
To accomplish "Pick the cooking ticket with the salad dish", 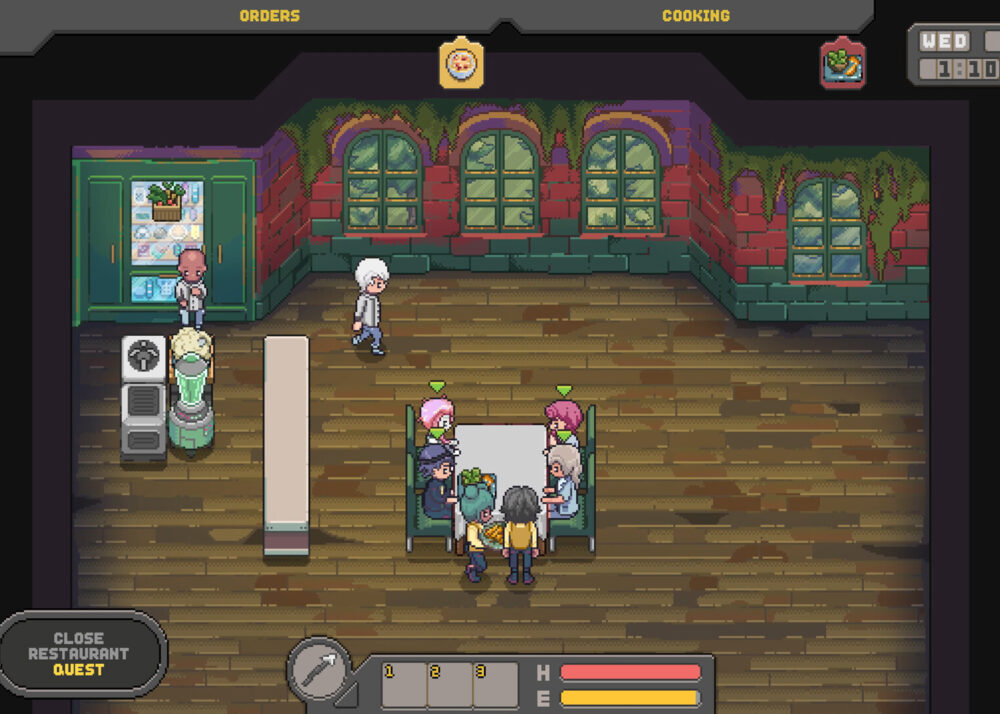I will coord(842,65).
